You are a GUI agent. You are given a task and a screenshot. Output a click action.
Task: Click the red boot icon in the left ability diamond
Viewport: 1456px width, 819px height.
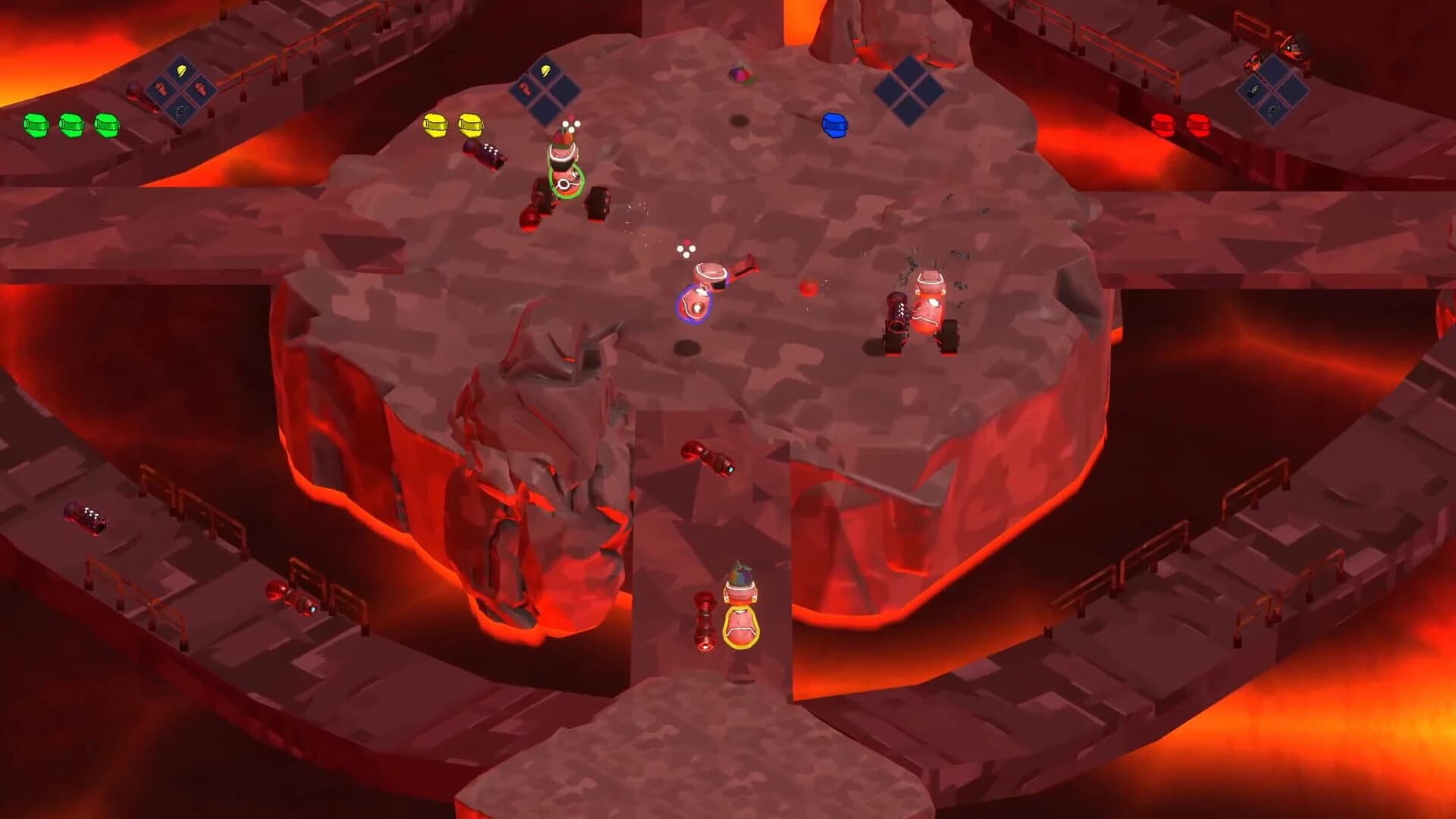point(162,89)
